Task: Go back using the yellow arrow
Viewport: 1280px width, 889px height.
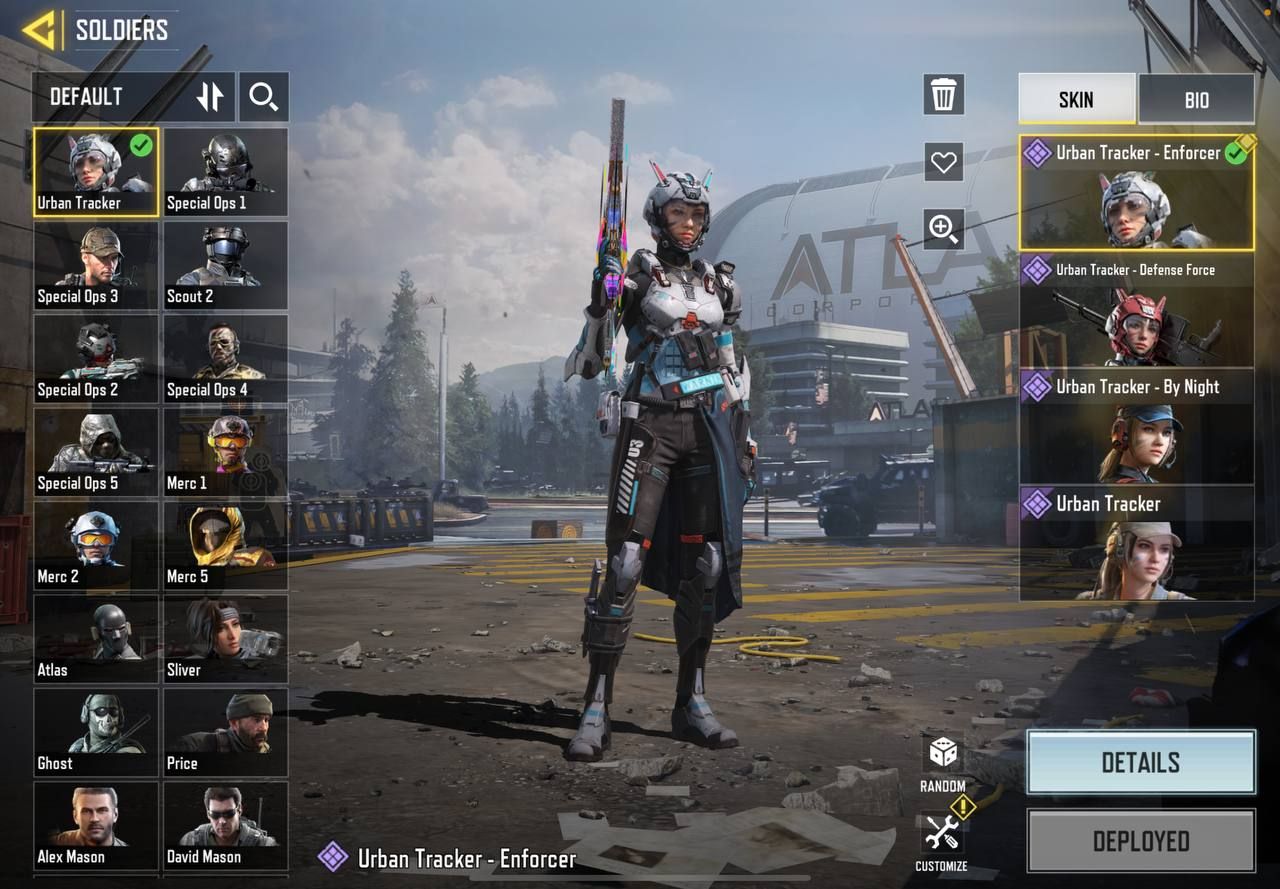Action: tap(40, 30)
